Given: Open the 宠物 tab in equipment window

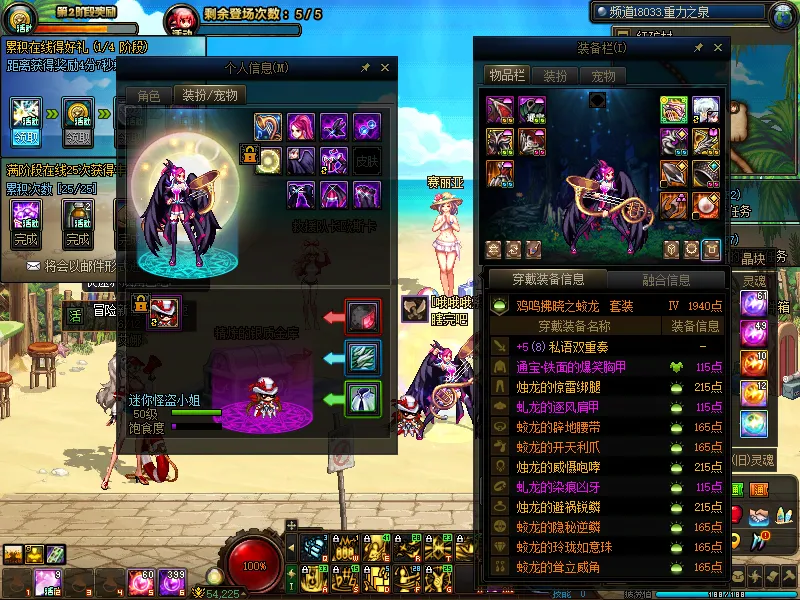Looking at the screenshot, I should 603,76.
